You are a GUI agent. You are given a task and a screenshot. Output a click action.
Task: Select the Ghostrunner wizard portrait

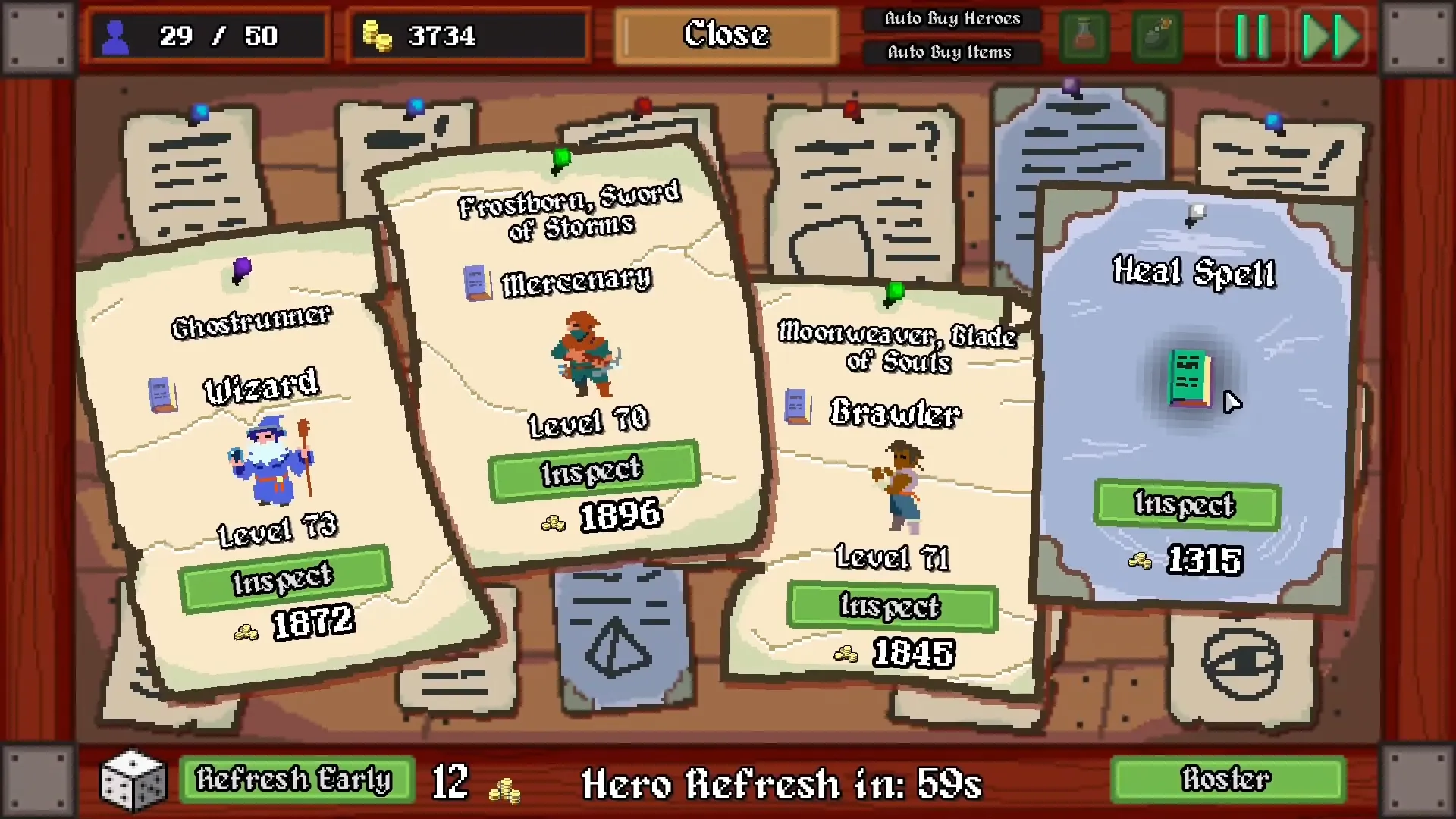point(271,461)
